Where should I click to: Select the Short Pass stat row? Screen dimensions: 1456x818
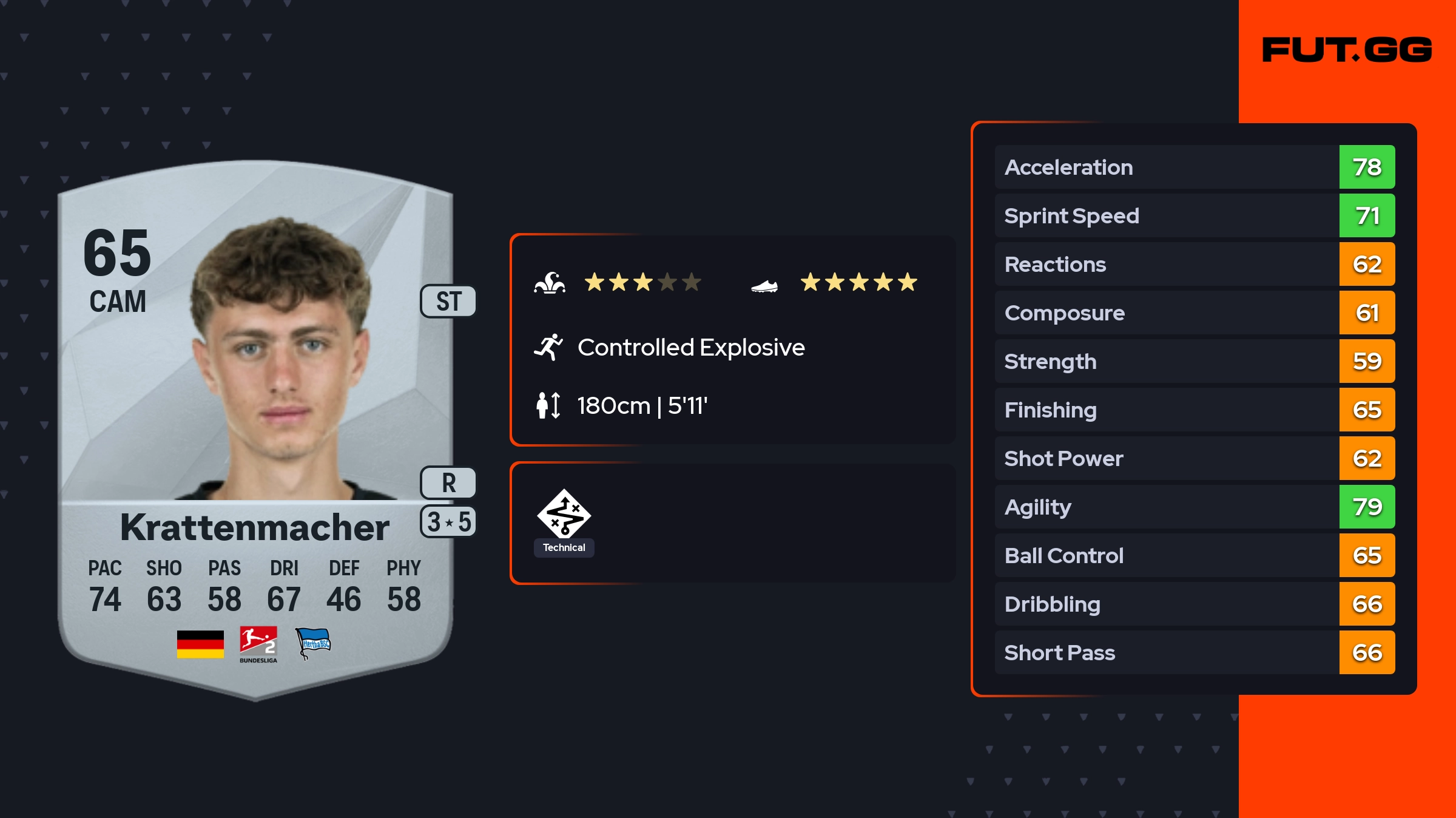1194,652
